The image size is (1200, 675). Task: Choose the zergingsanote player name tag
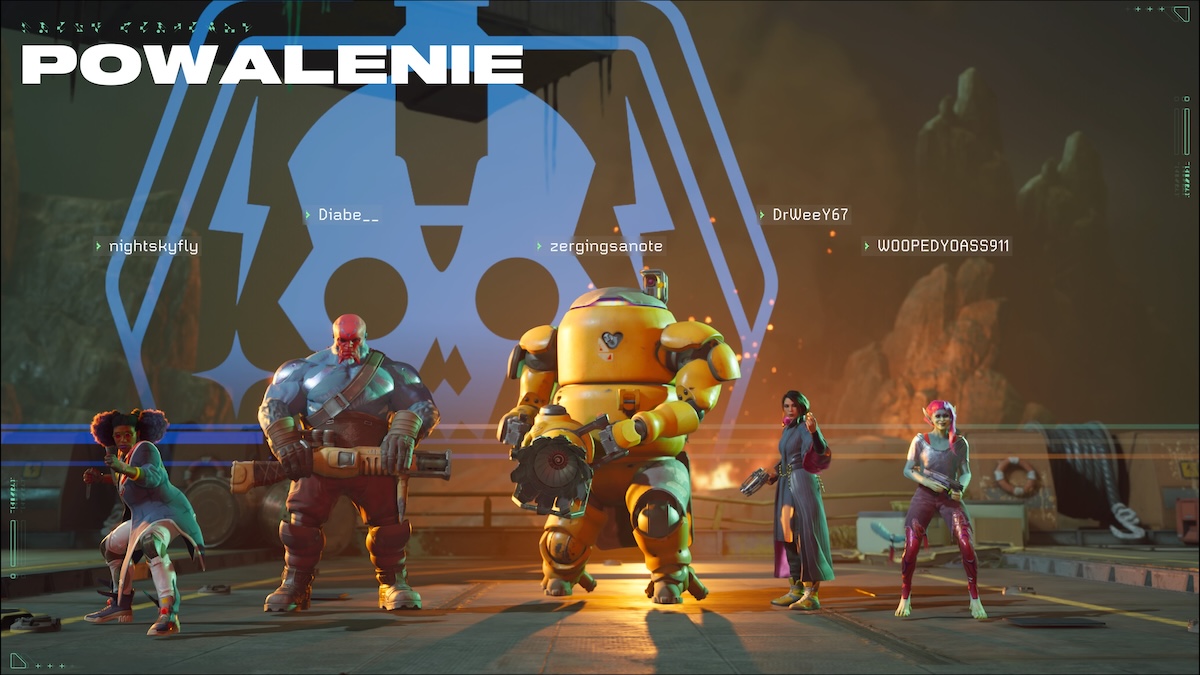point(605,246)
